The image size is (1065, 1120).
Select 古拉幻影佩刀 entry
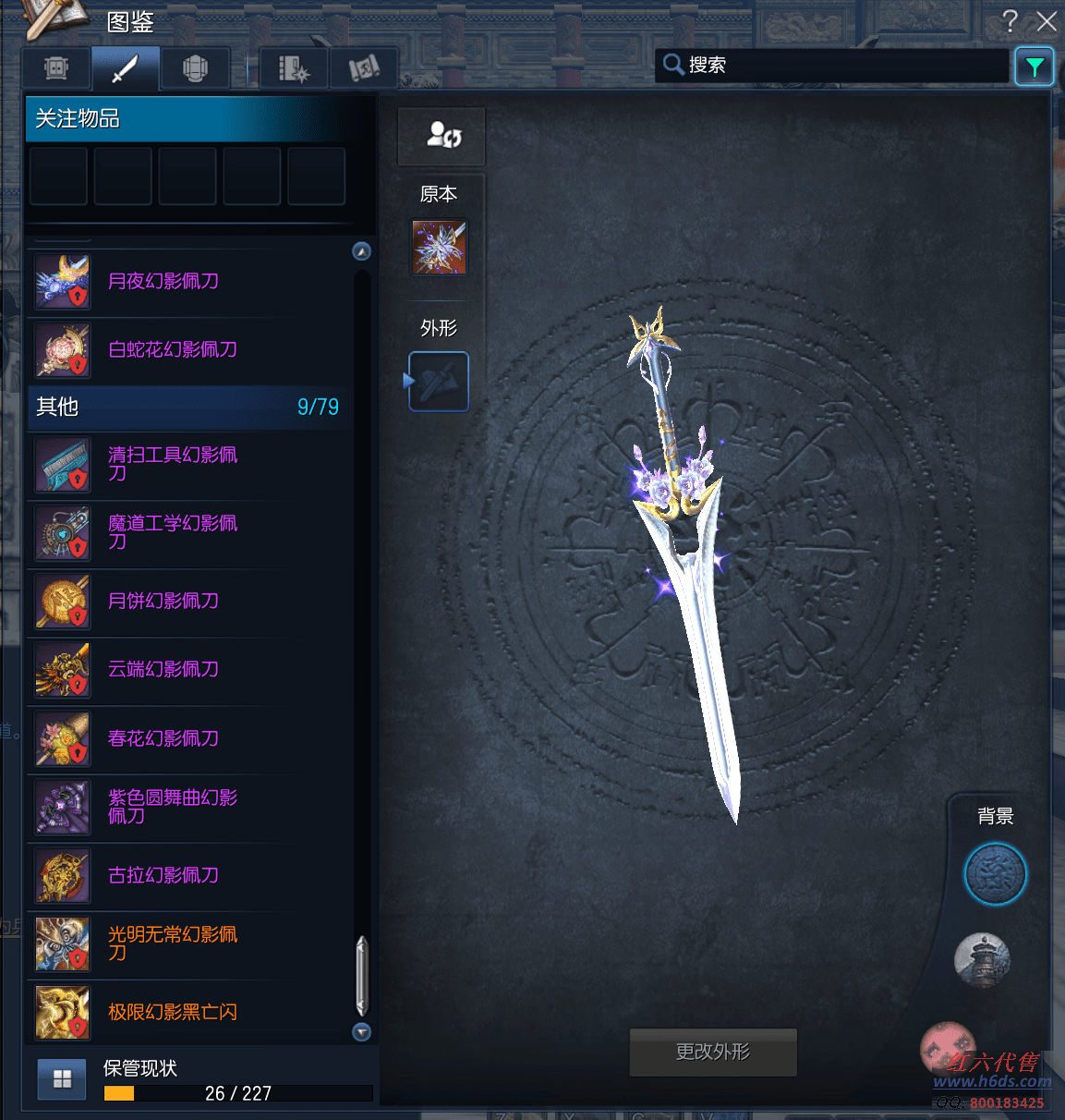click(163, 876)
